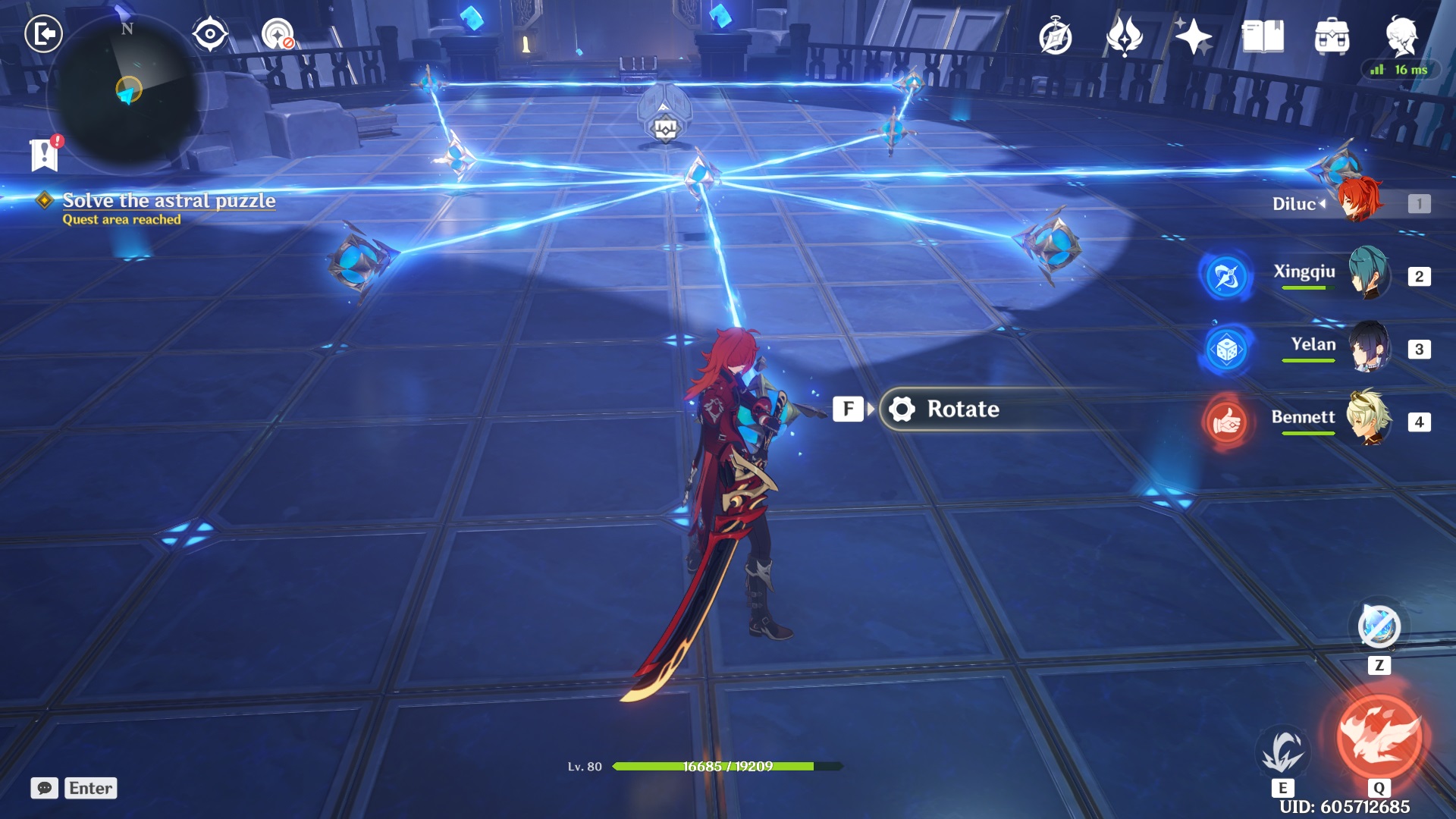This screenshot has height=819, width=1456.
Task: Click the quest navigation eye icon
Action: (210, 34)
